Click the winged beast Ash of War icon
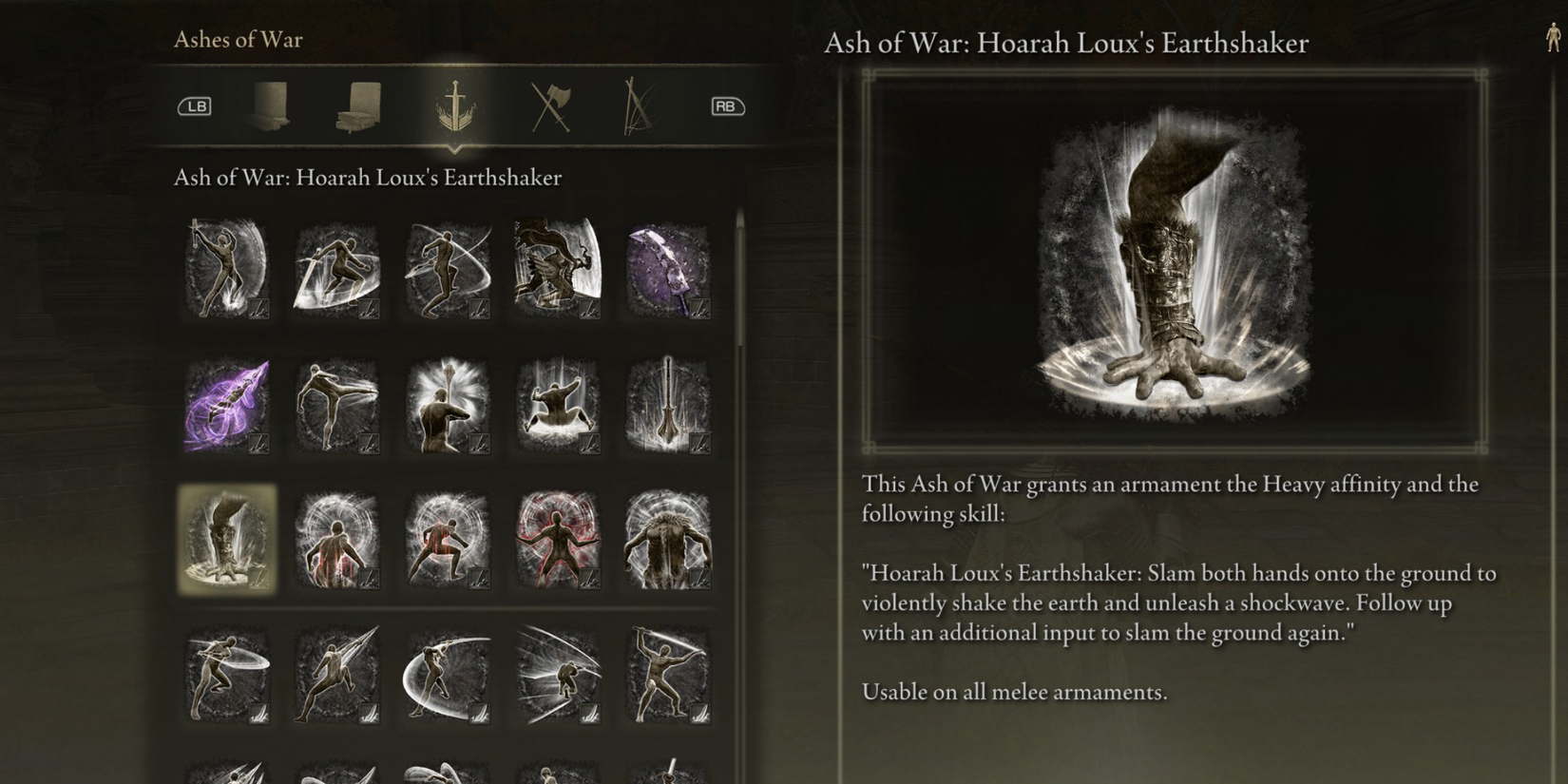Screen dimensions: 1568x784 click(x=557, y=269)
